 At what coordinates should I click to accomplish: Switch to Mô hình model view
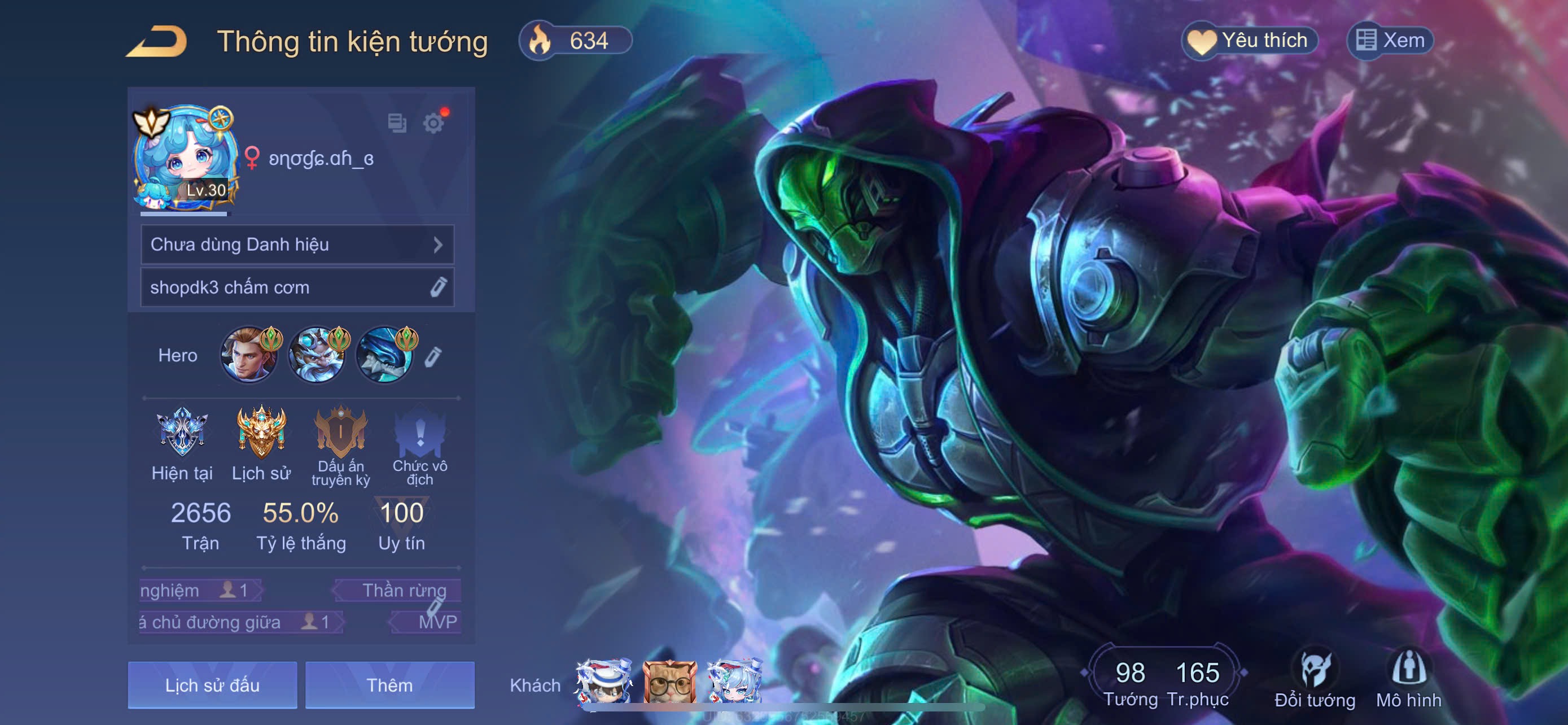[x=1408, y=679]
